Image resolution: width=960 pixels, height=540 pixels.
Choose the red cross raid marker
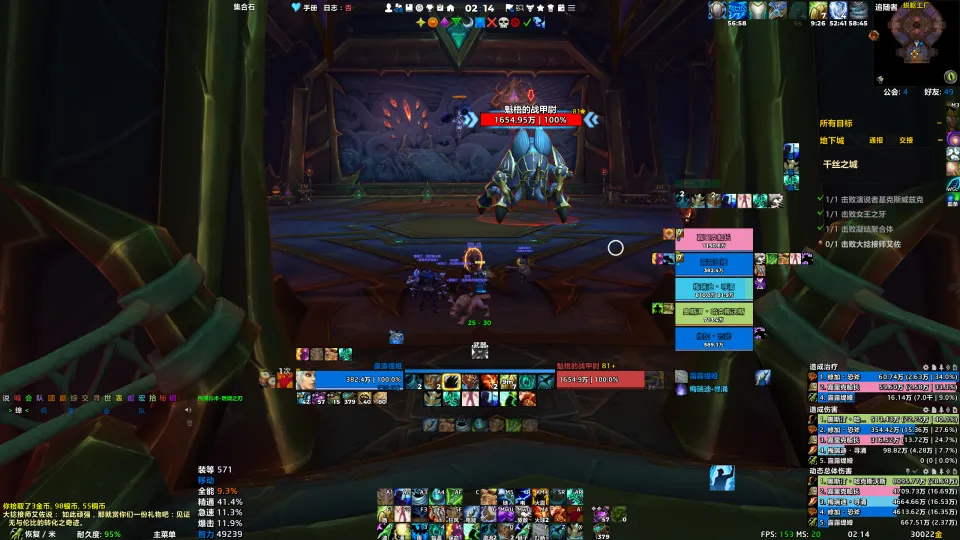point(491,22)
